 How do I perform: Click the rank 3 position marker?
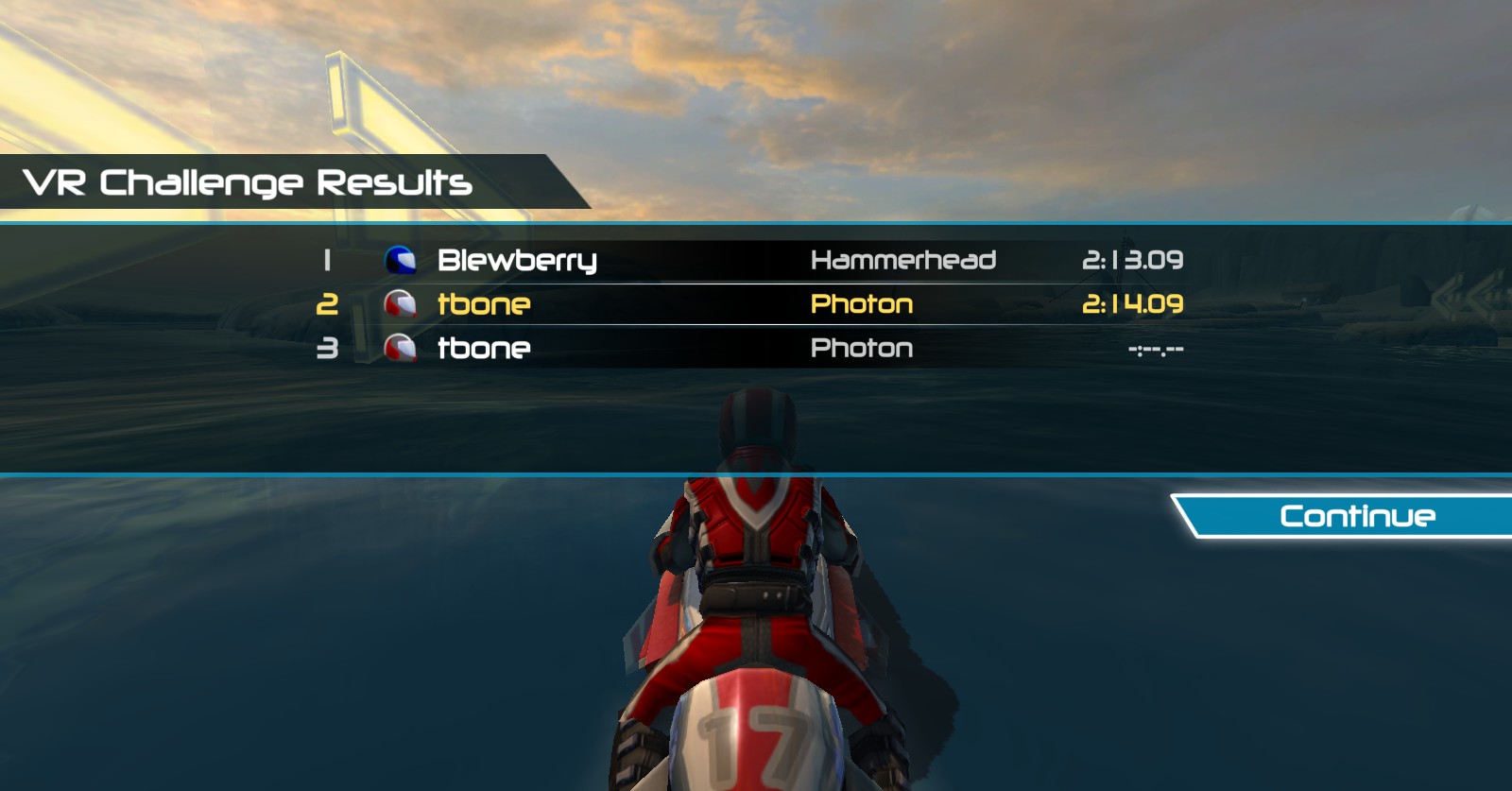click(x=327, y=349)
